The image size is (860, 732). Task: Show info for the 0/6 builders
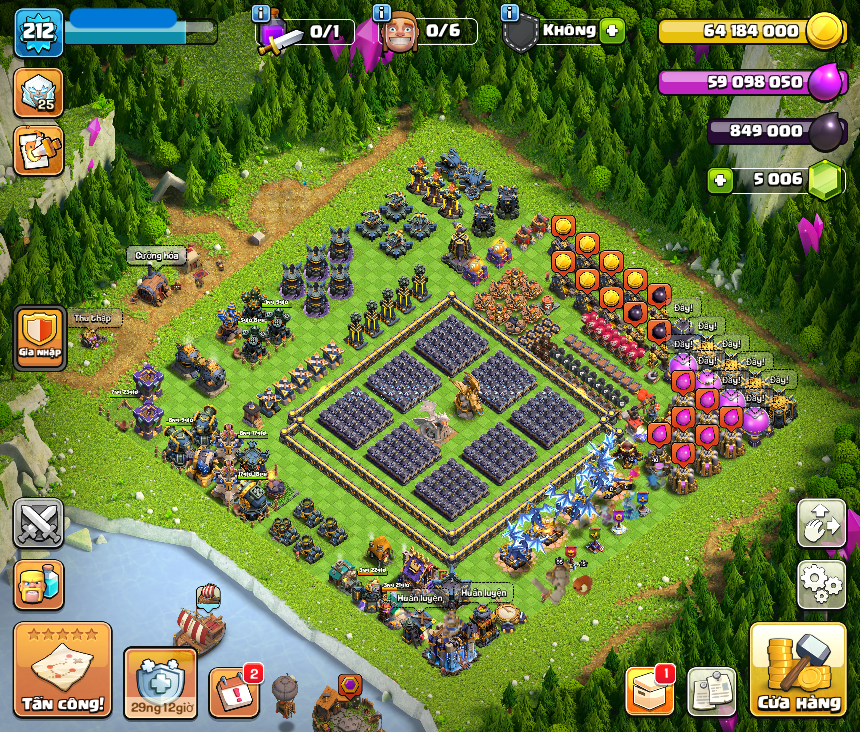[381, 13]
